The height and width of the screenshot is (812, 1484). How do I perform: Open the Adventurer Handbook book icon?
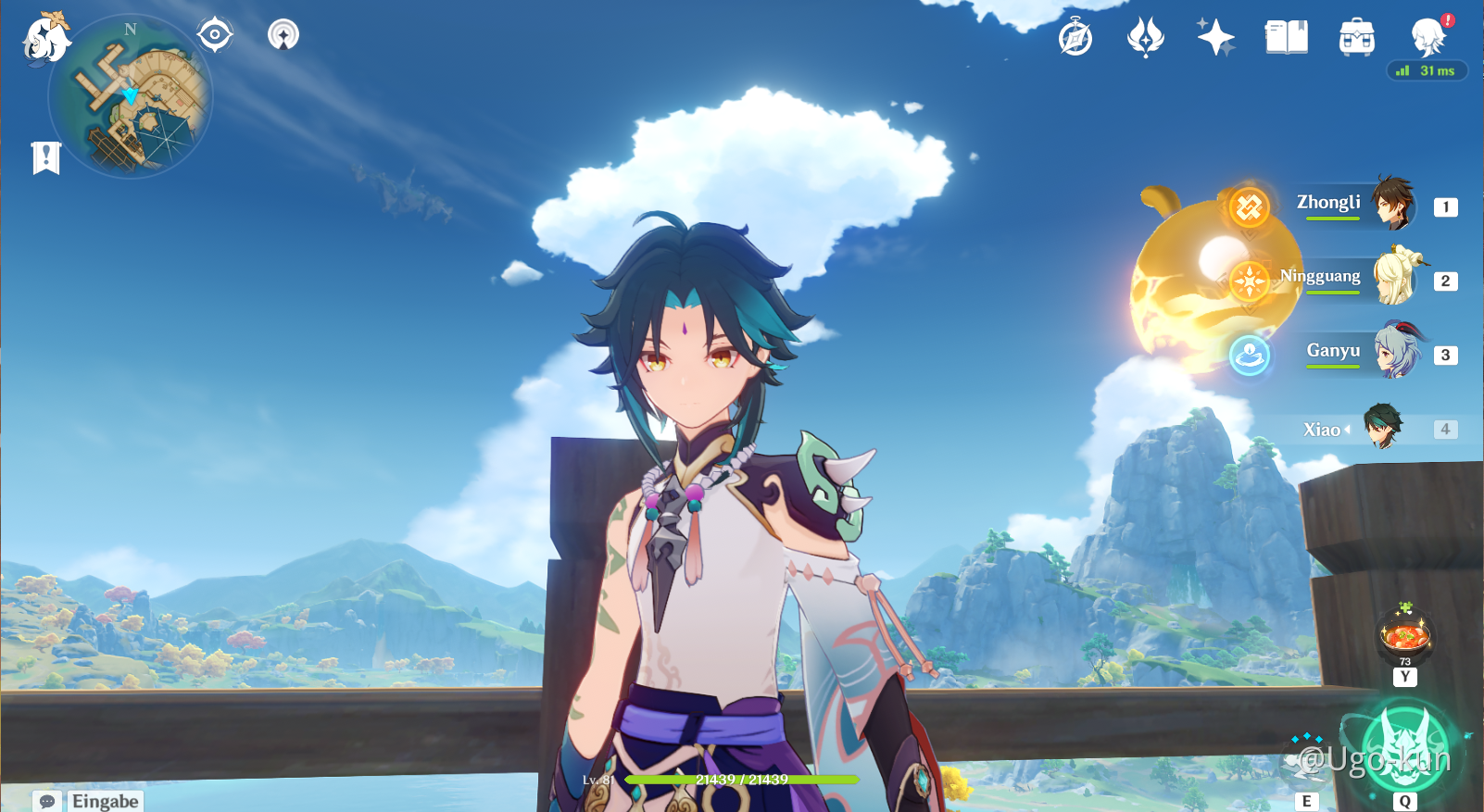[x=1286, y=38]
